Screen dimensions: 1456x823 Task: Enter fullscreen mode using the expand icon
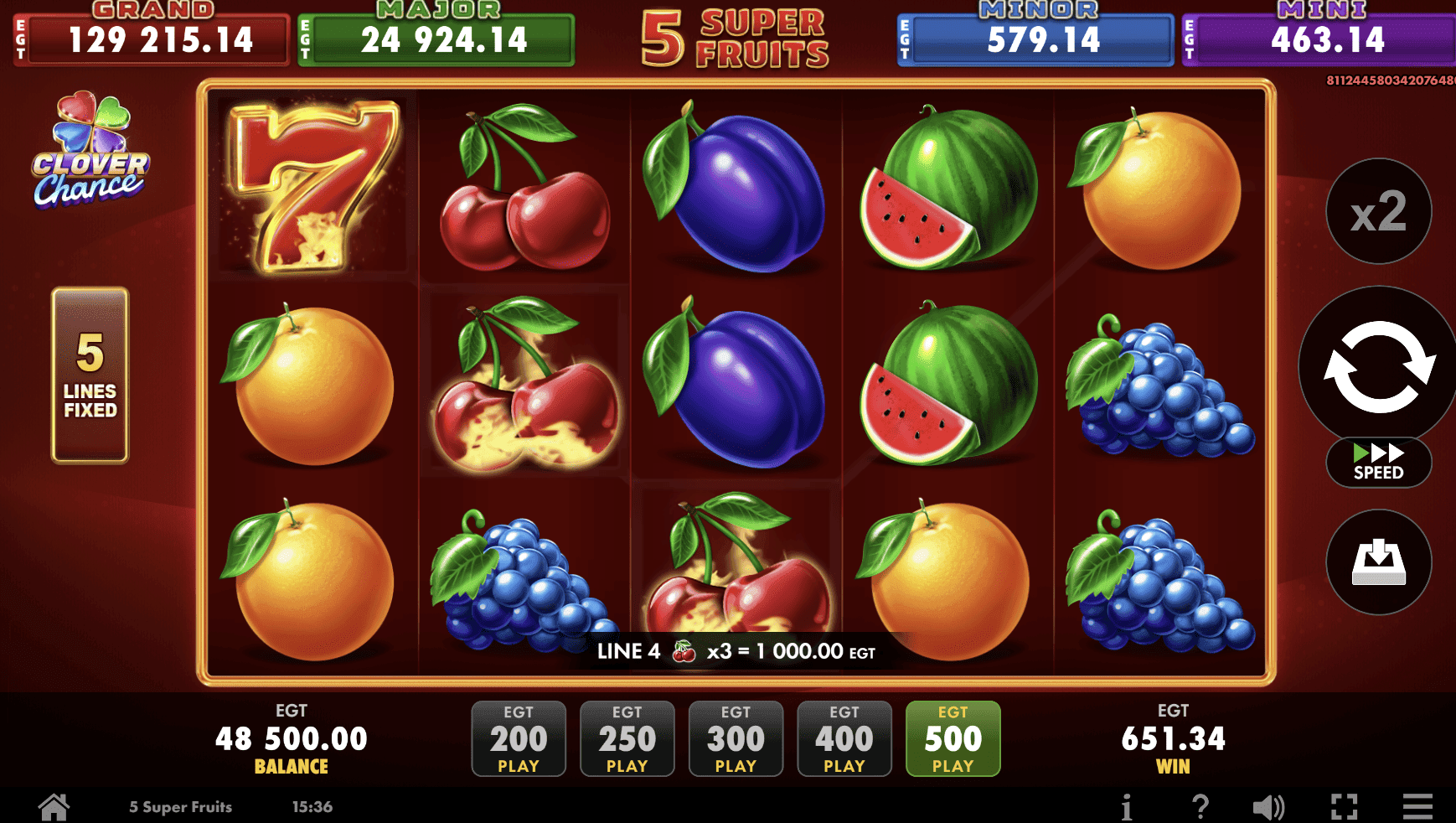pyautogui.click(x=1345, y=805)
